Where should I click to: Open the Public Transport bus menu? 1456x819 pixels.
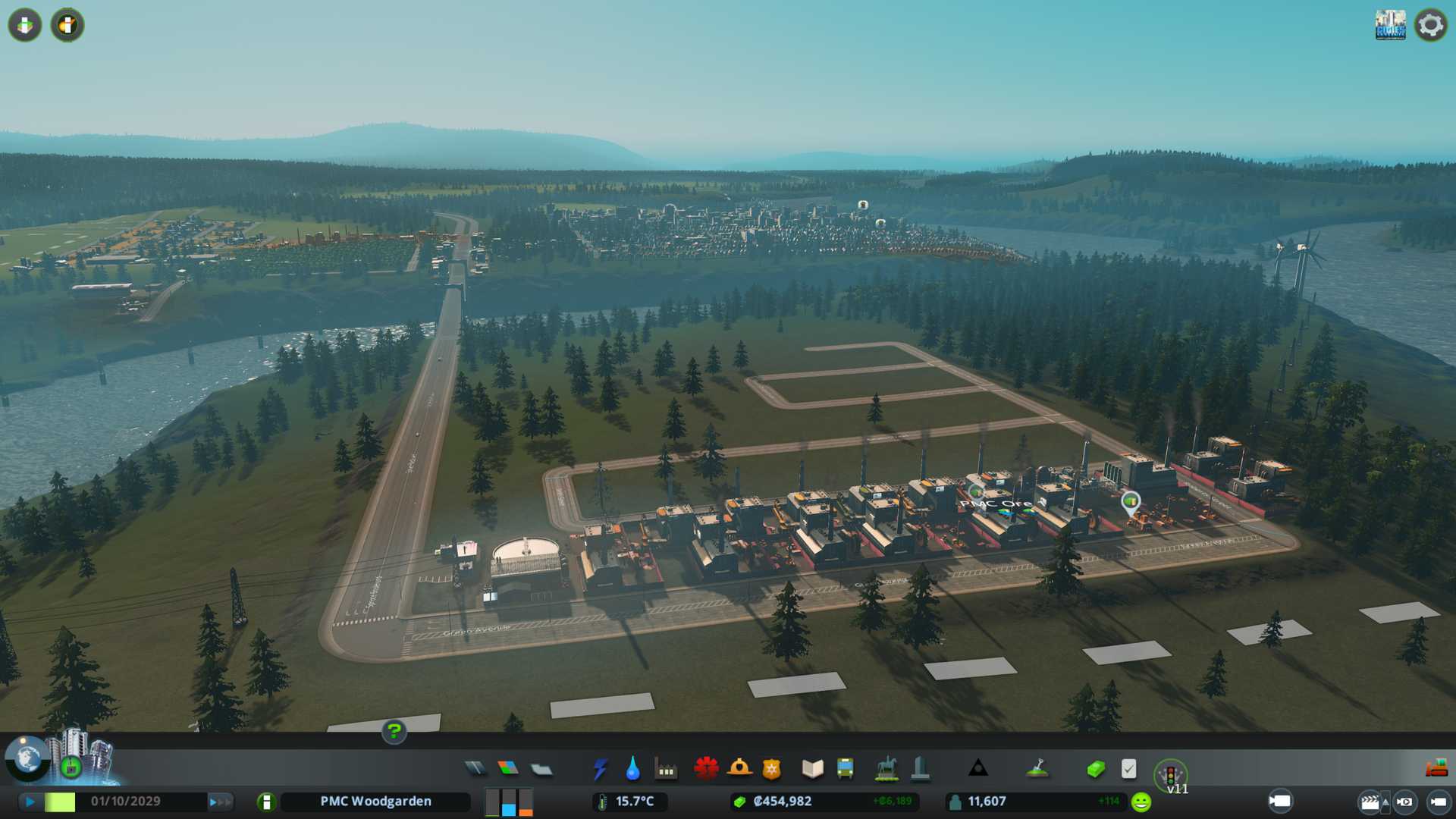coord(846,769)
